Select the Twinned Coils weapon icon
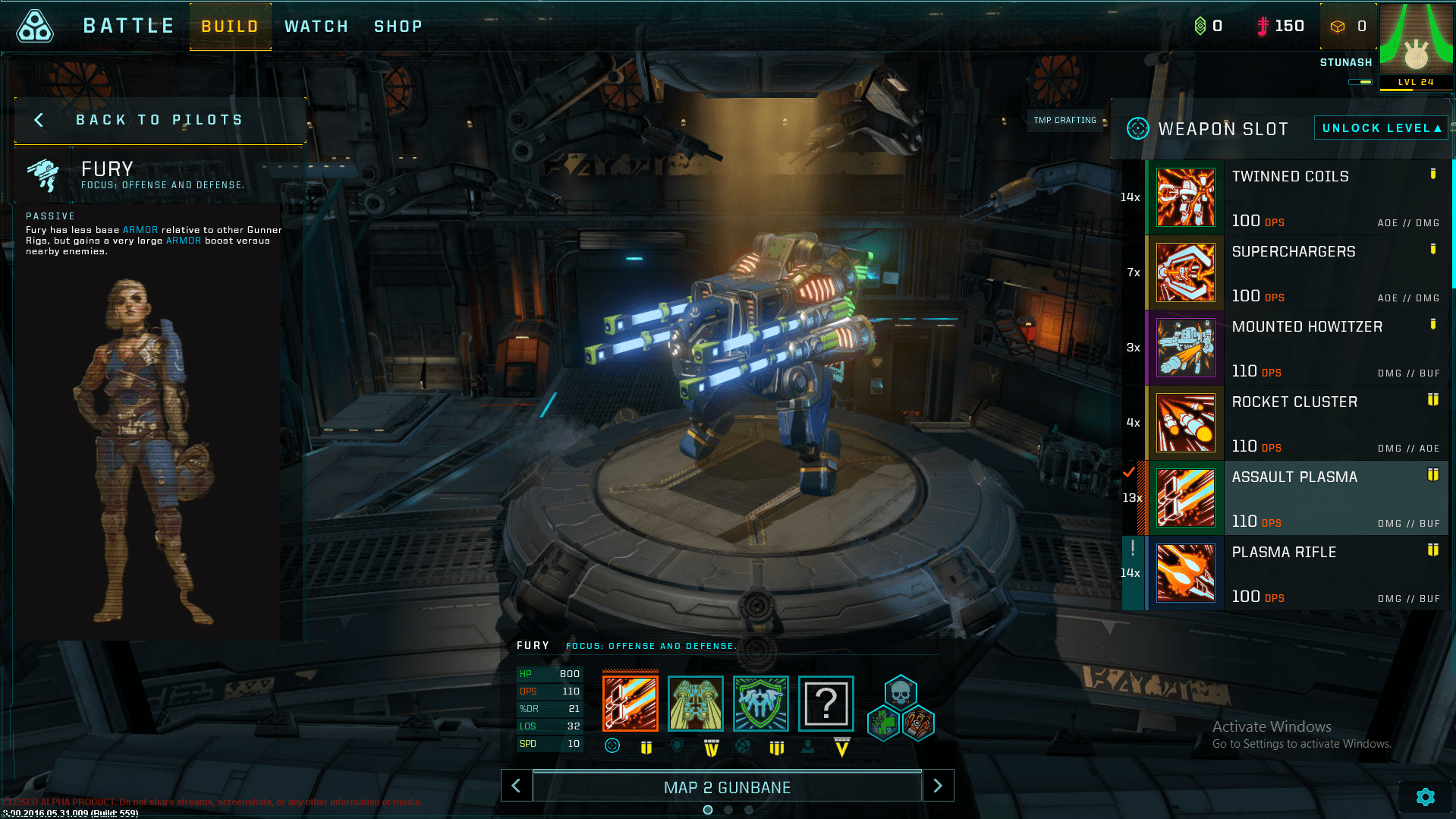Screen dimensions: 1456x819 pos(1185,197)
